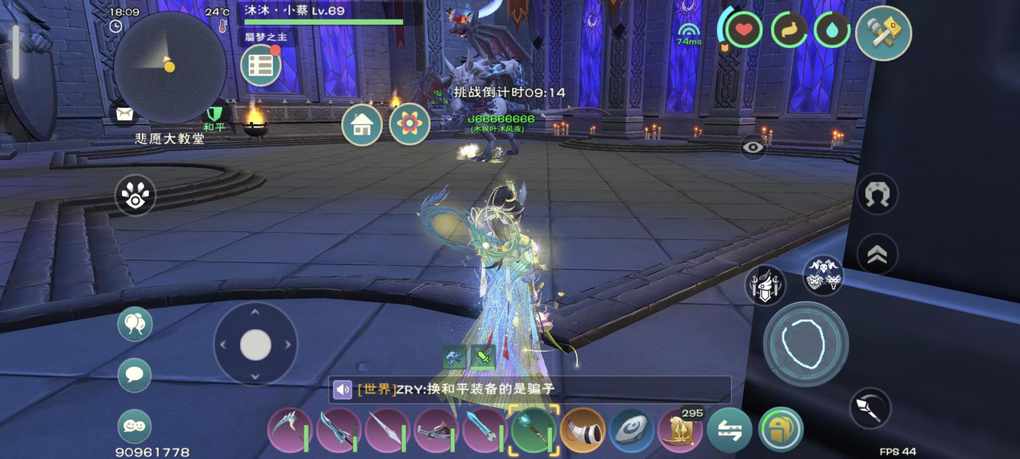Open the colorful flower icon menu
Image resolution: width=1020 pixels, height=459 pixels.
(409, 125)
